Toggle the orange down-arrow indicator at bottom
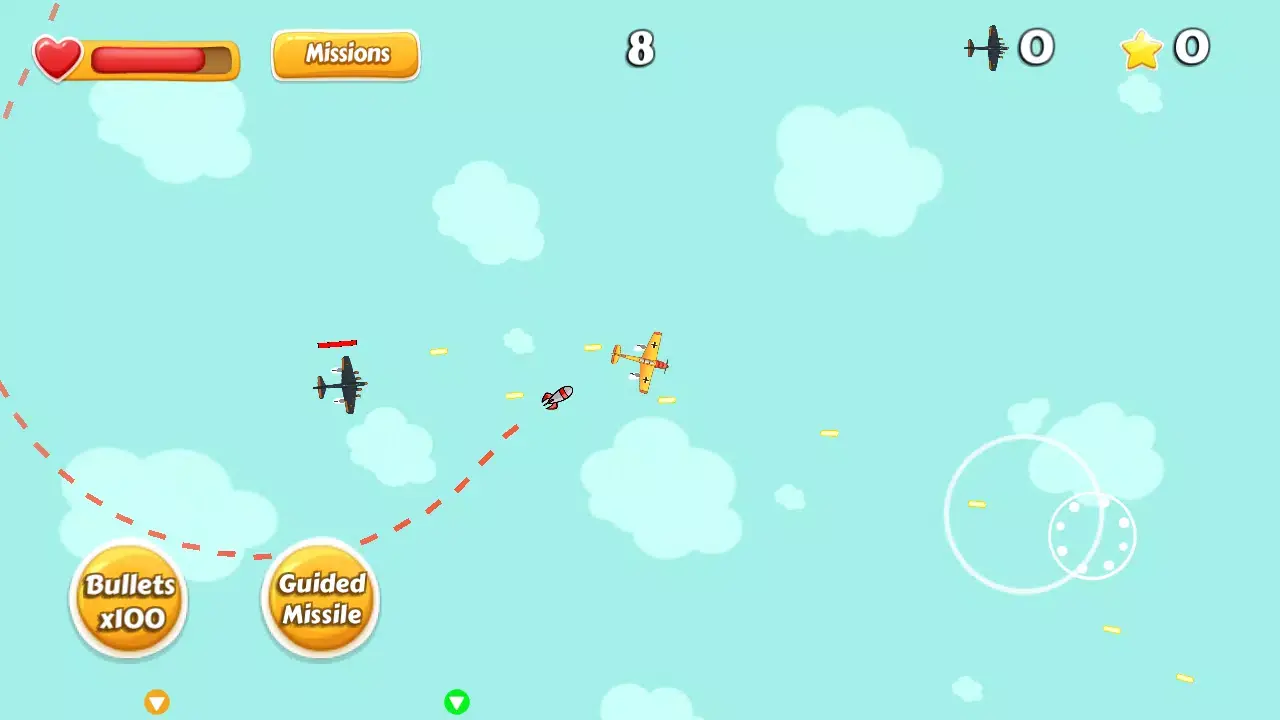The height and width of the screenshot is (720, 1280). coord(157,702)
